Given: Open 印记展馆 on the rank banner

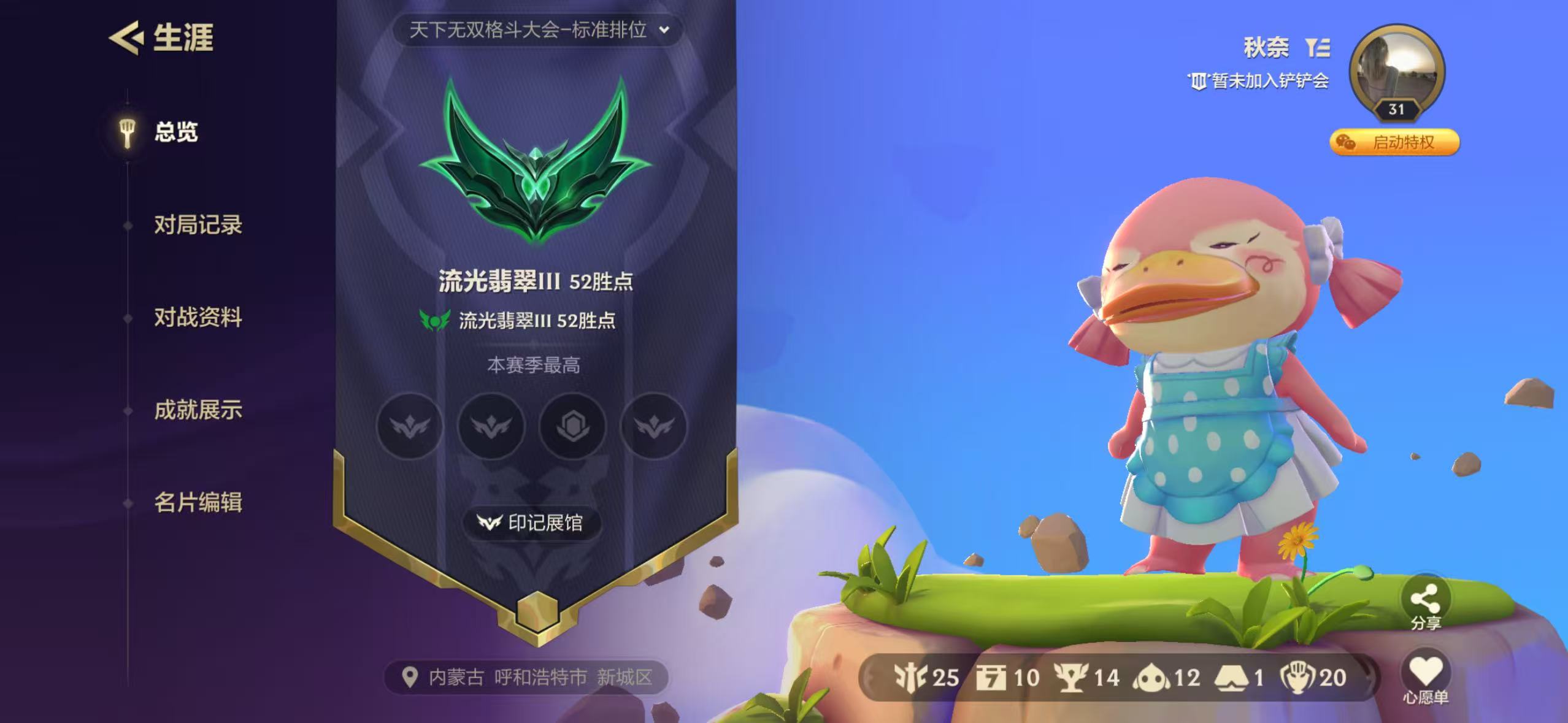Looking at the screenshot, I should click(533, 523).
